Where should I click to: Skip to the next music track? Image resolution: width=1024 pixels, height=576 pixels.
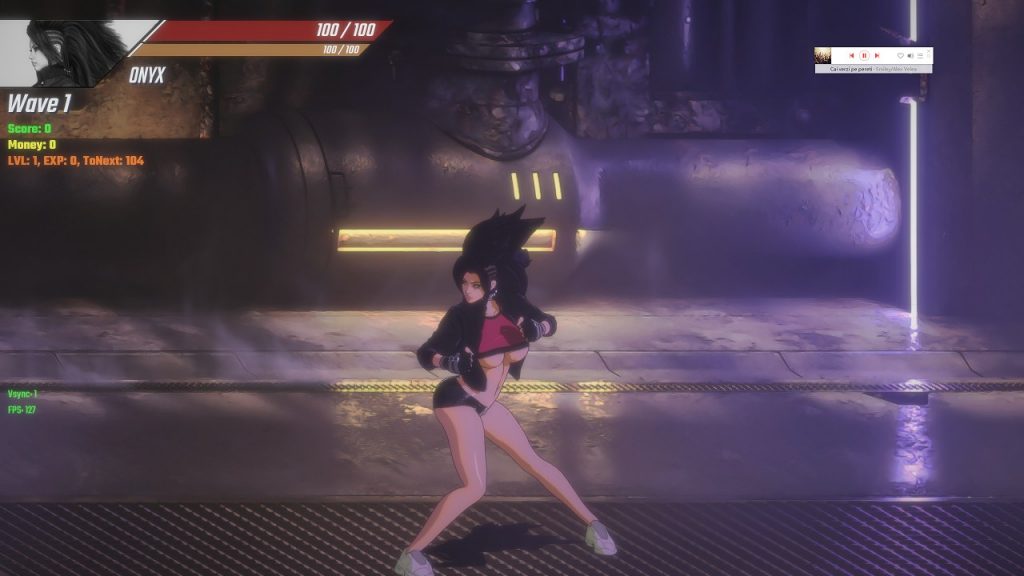877,55
